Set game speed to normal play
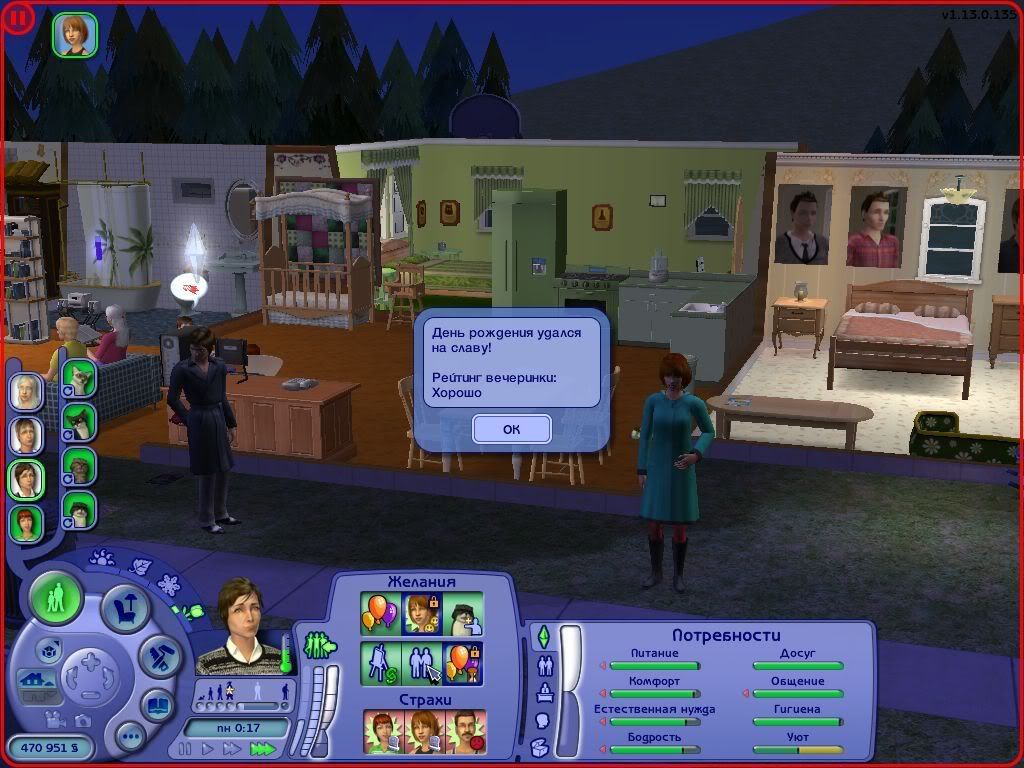Viewport: 1024px width, 768px height. click(x=208, y=748)
